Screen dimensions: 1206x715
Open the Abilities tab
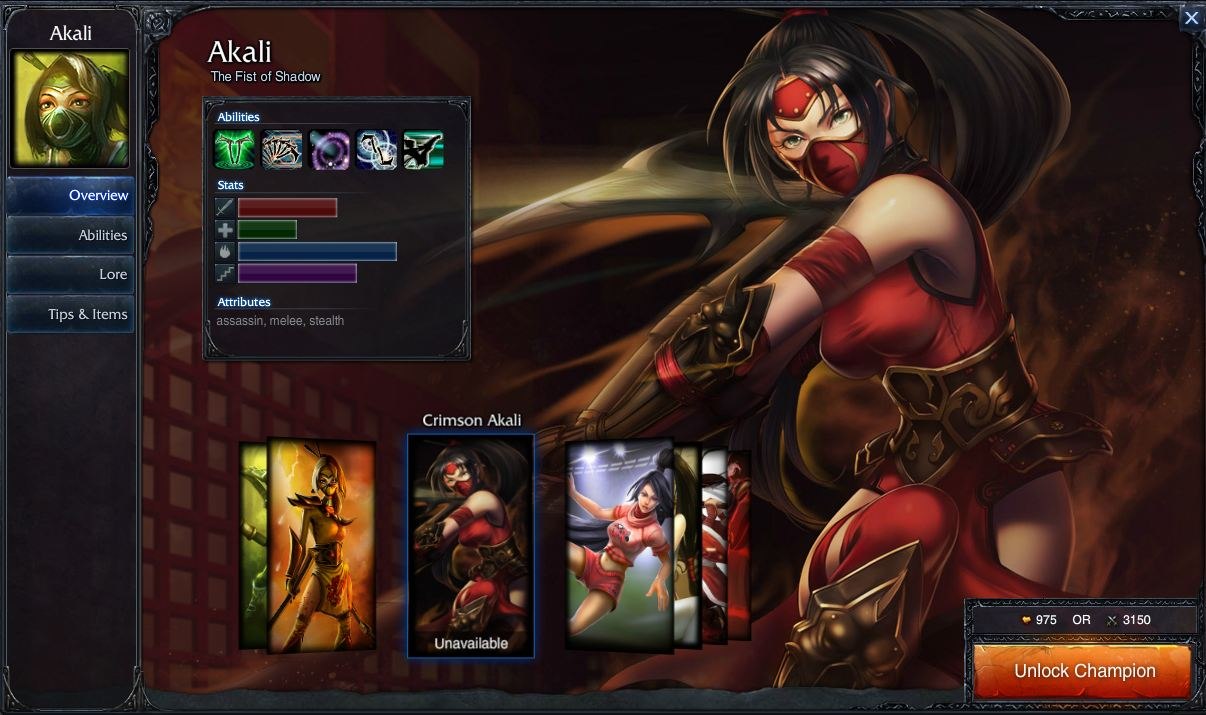pos(70,235)
